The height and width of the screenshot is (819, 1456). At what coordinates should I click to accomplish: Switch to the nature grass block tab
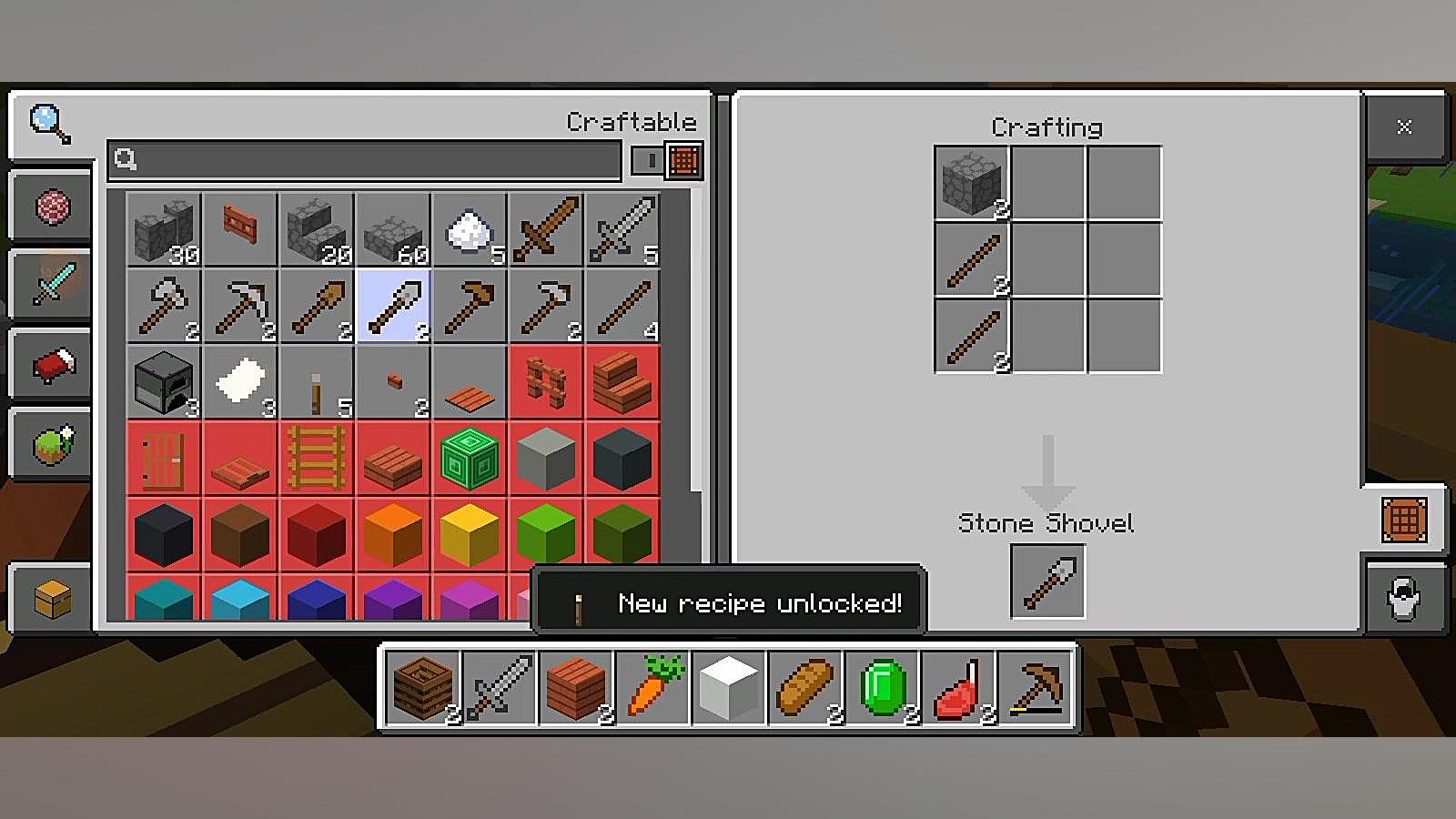(x=51, y=445)
